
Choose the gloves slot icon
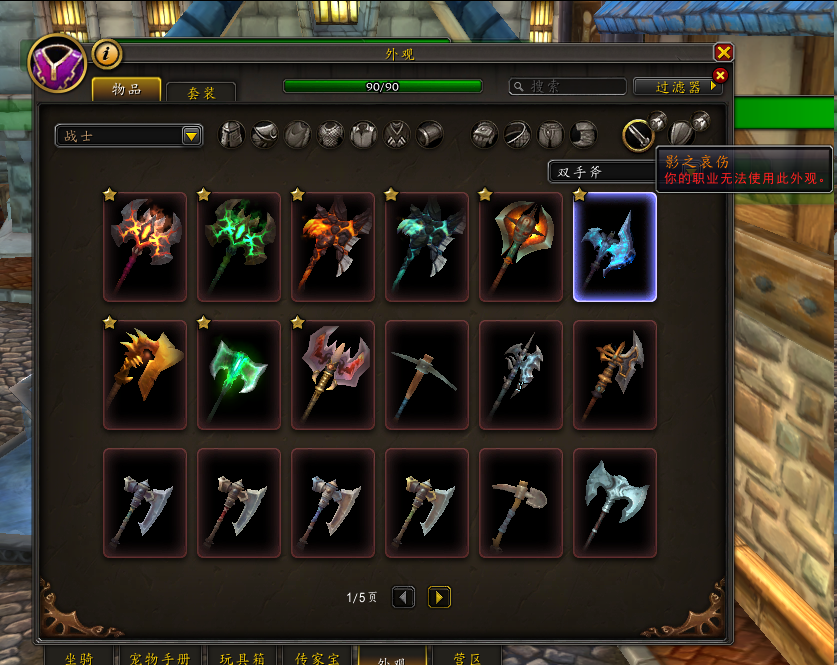[485, 134]
